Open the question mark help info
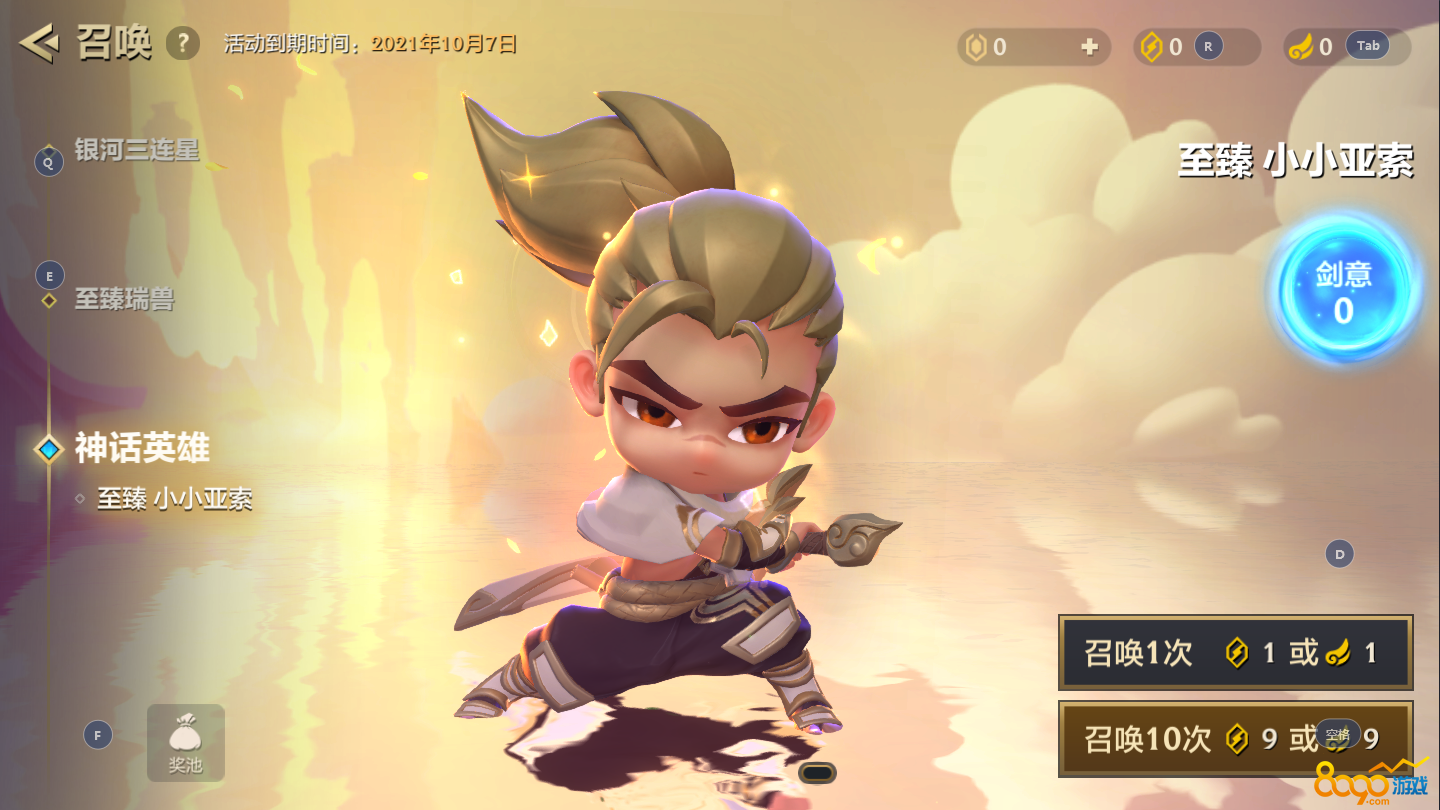 tap(182, 44)
